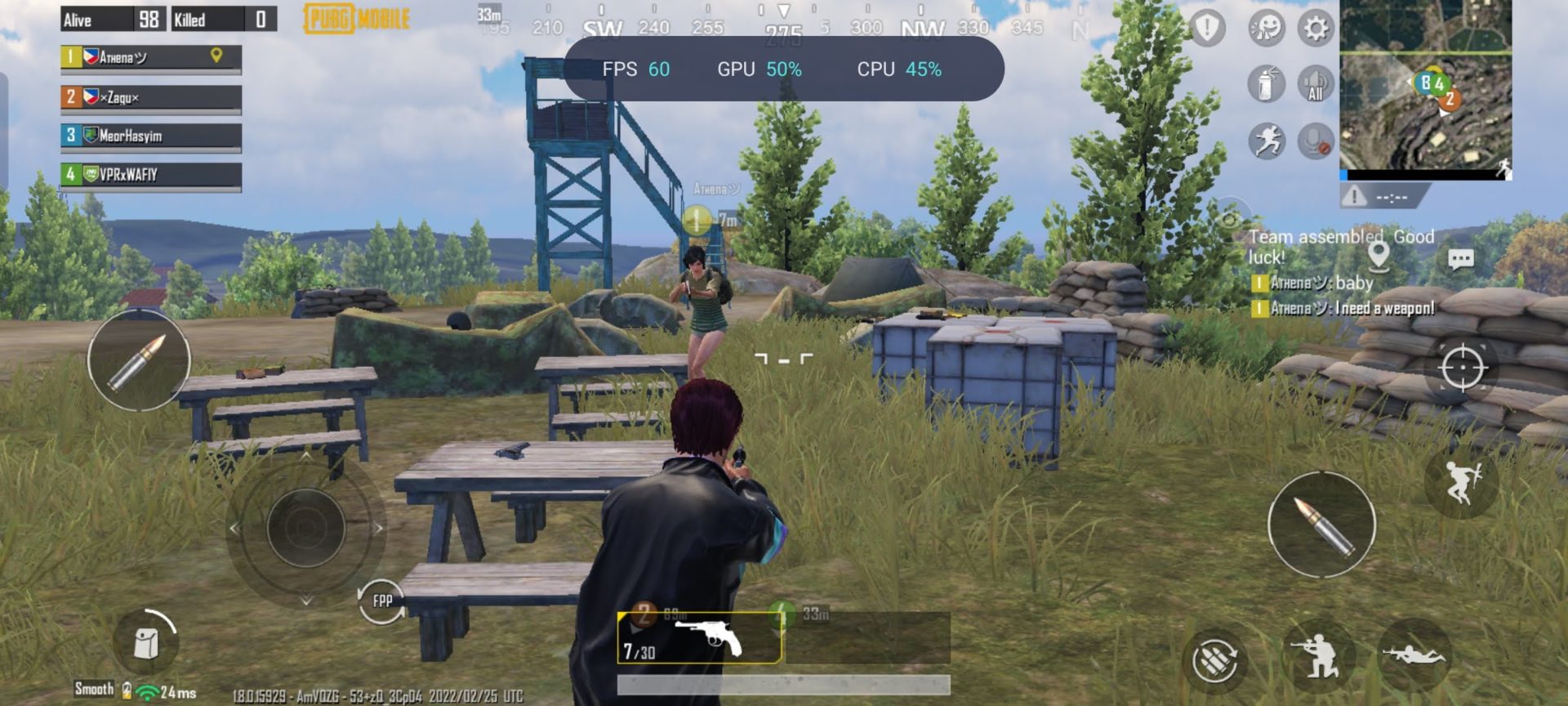Select the revolver weapon slot

(x=699, y=638)
